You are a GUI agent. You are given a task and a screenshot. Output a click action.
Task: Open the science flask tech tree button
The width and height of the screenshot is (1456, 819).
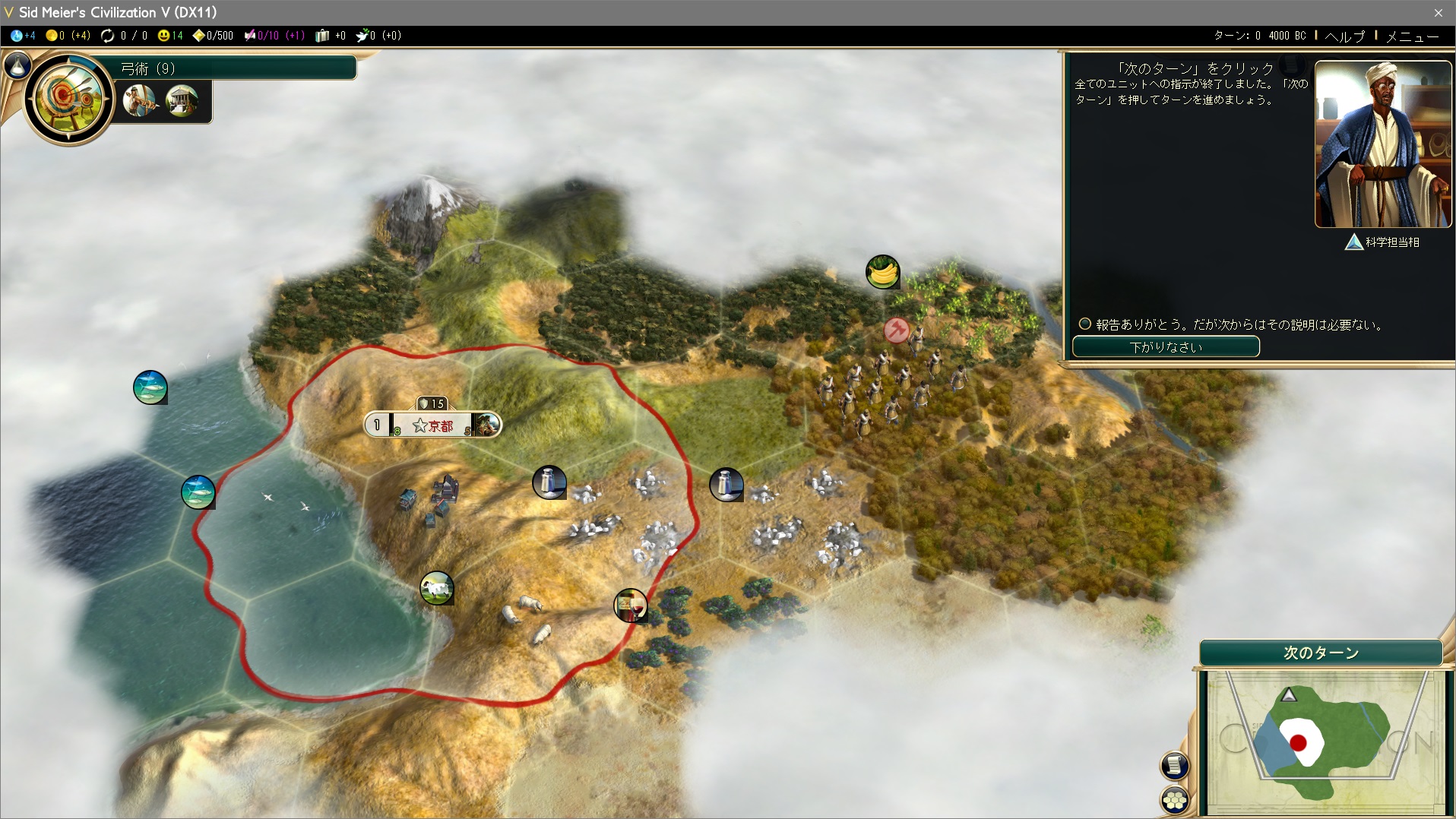click(17, 66)
